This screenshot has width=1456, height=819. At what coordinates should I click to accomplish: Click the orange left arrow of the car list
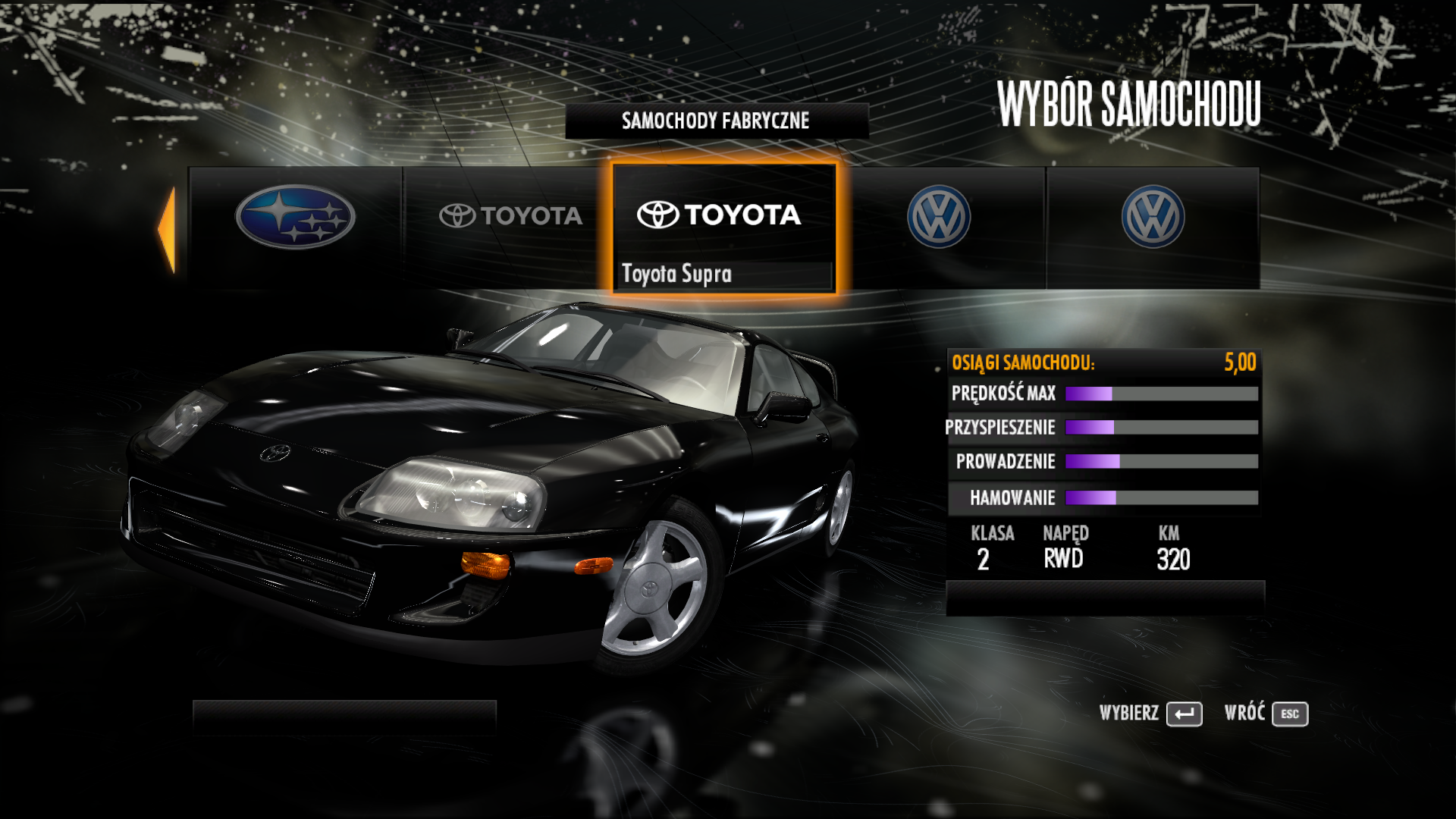pos(167,229)
